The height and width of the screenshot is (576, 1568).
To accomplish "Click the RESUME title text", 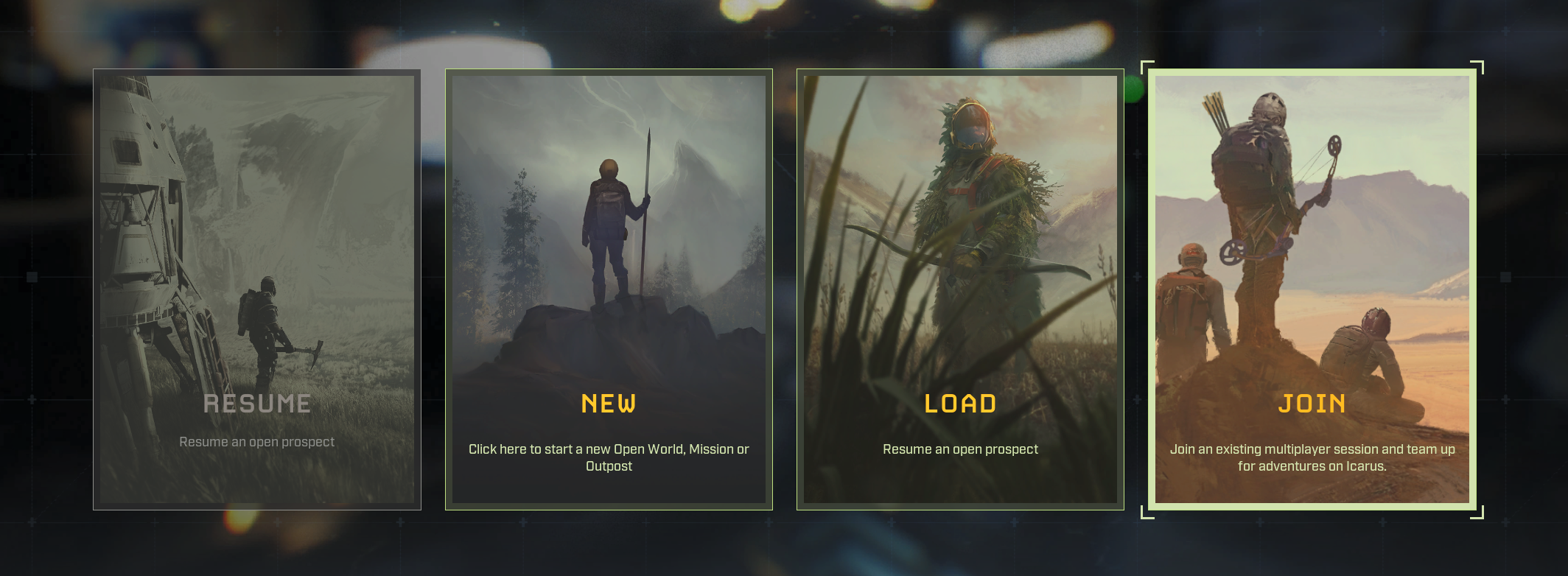I will click(256, 403).
